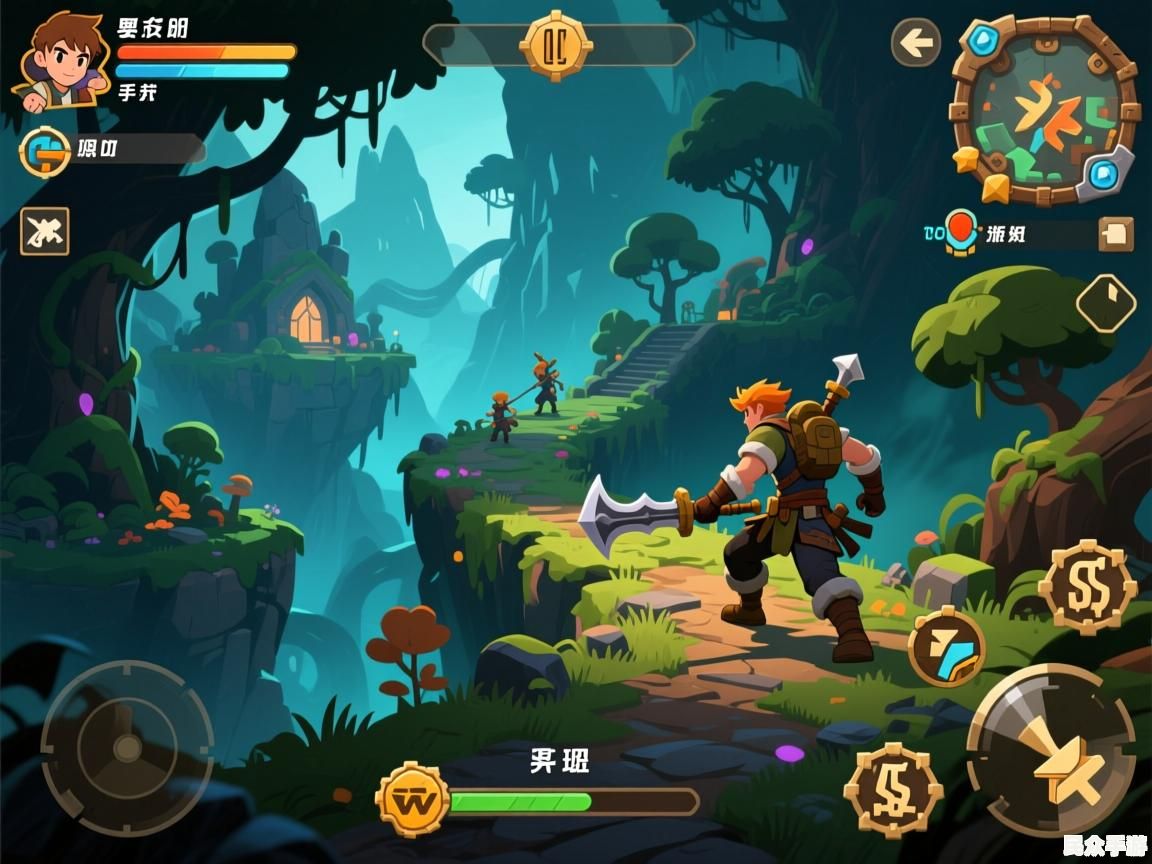Tap the virtual joystick
This screenshot has width=1152, height=864.
pos(127,746)
